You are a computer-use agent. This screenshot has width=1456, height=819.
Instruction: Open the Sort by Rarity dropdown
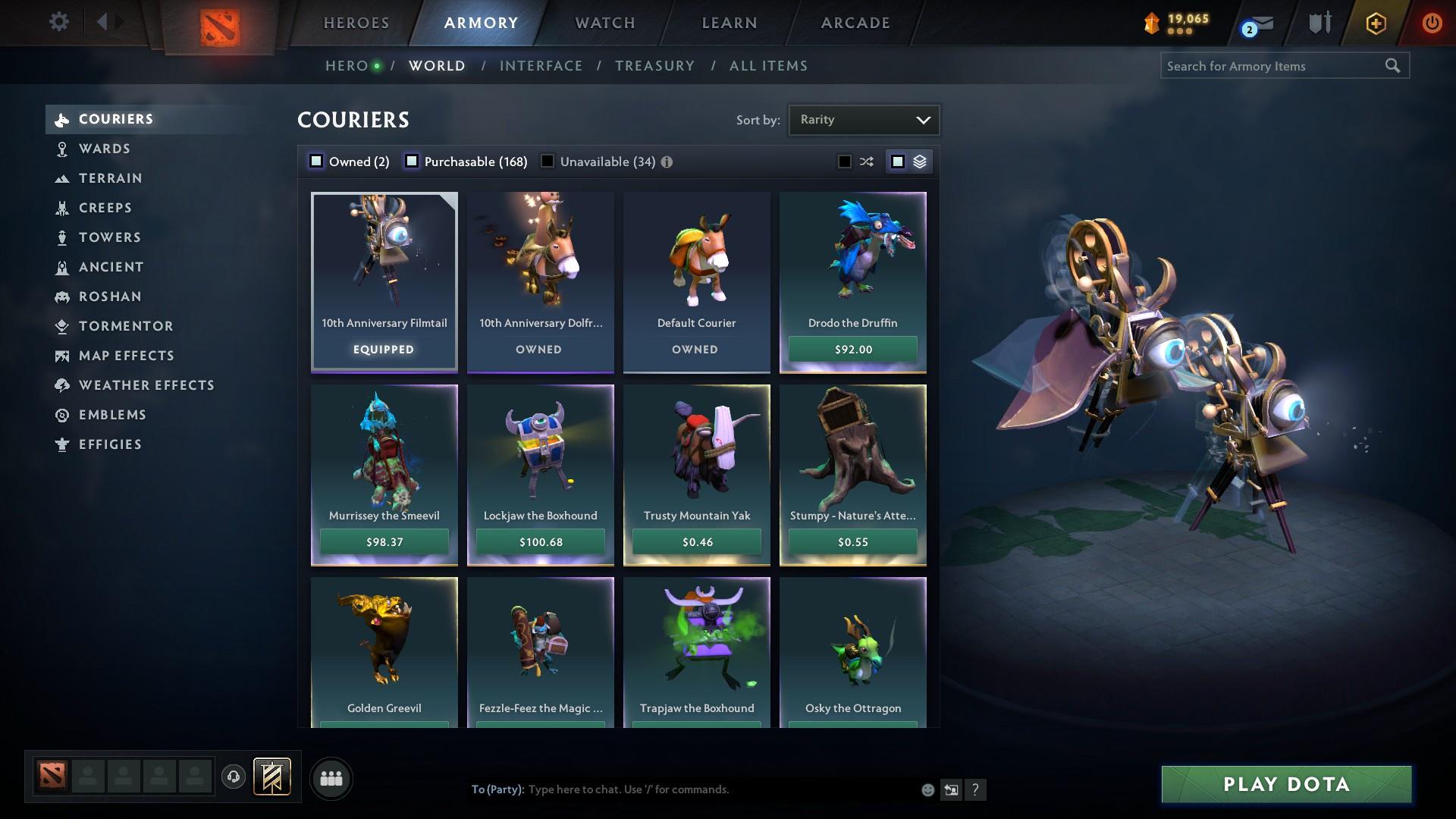[864, 119]
